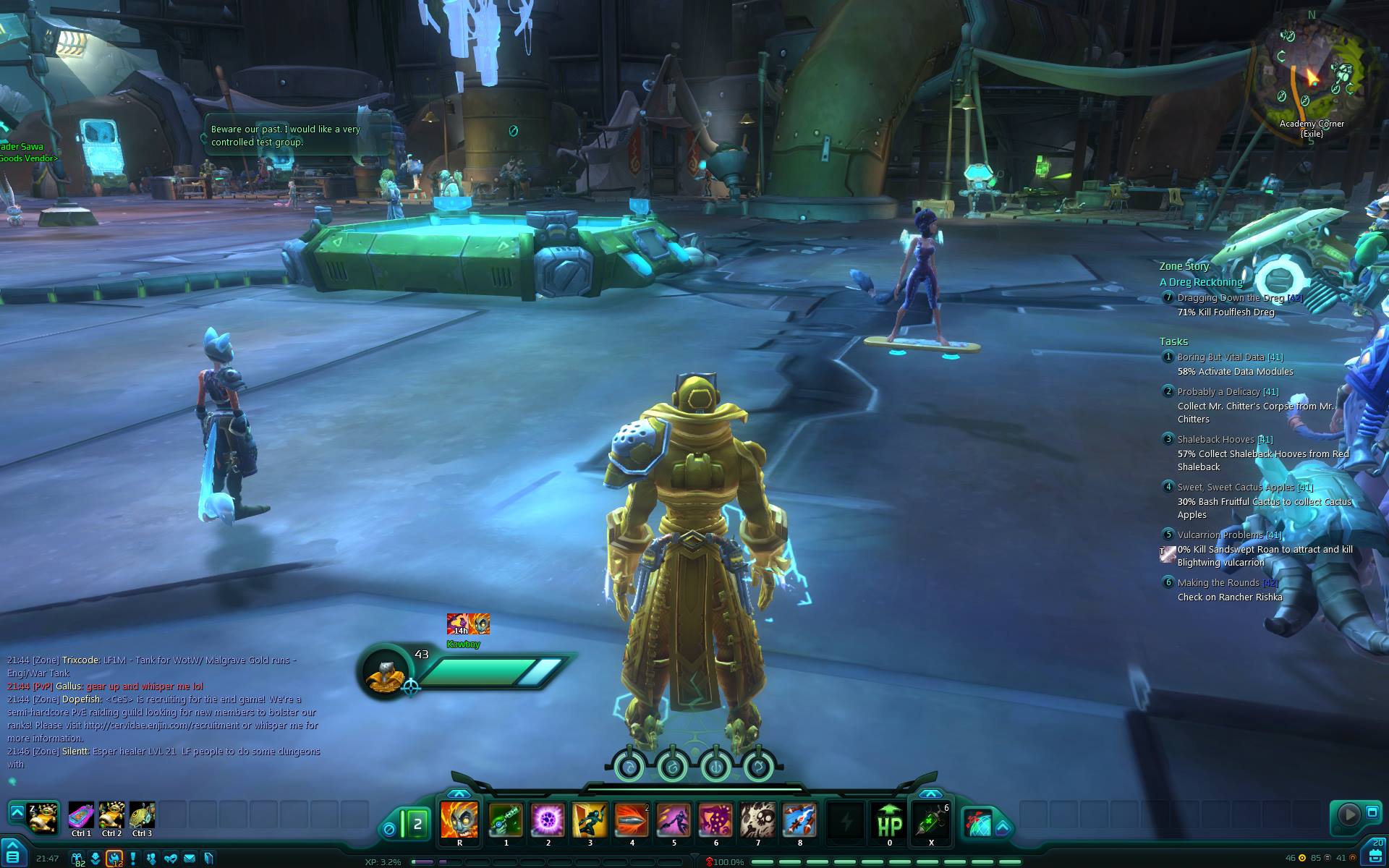Activate the skull and smoke ability
The image size is (1389, 868).
pos(757,820)
